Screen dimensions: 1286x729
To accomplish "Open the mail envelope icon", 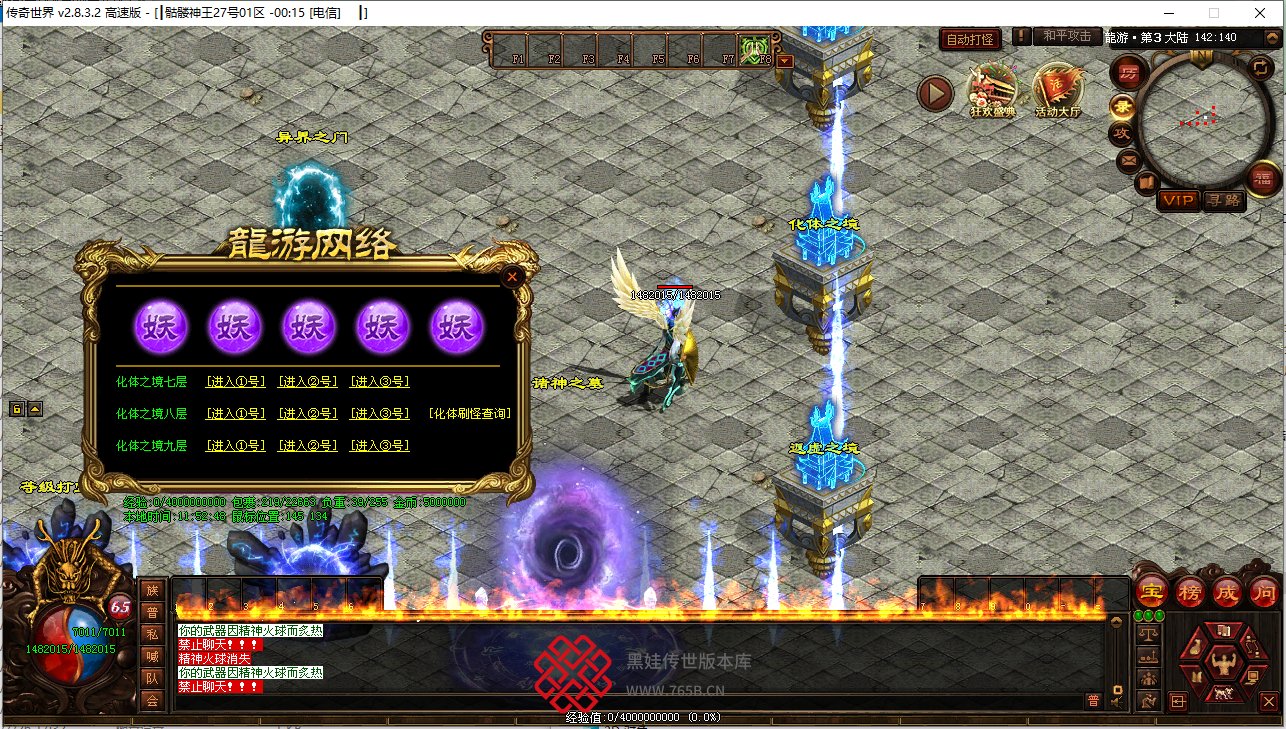I will 1128,159.
